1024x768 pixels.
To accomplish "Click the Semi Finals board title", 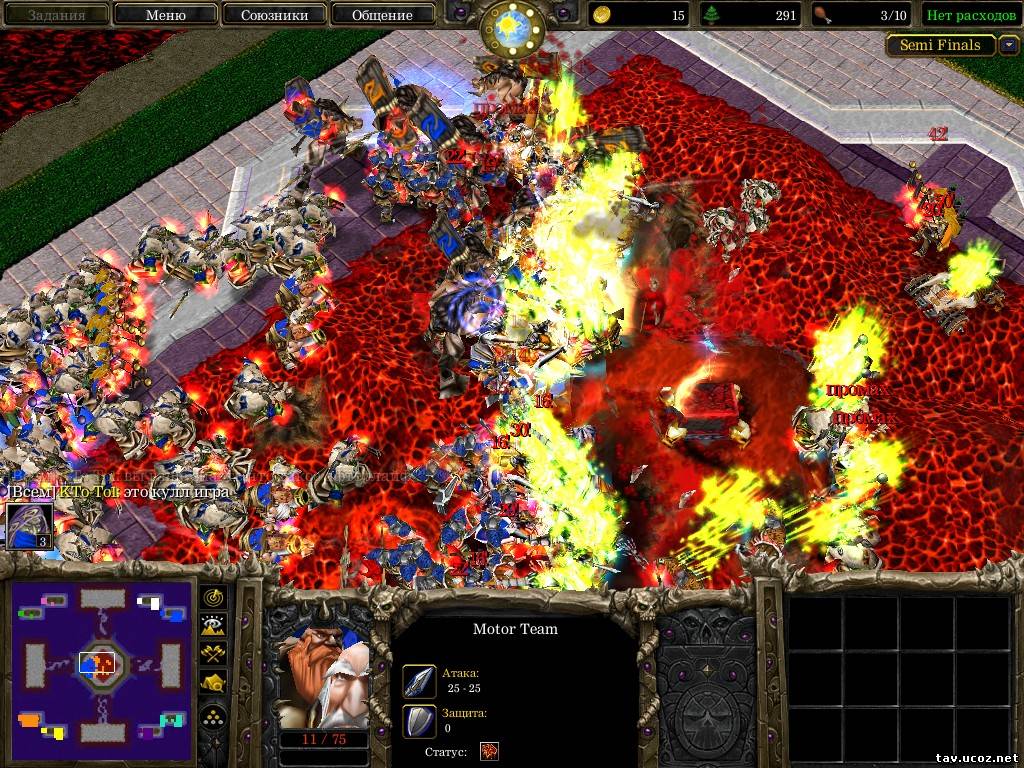I will coord(940,45).
